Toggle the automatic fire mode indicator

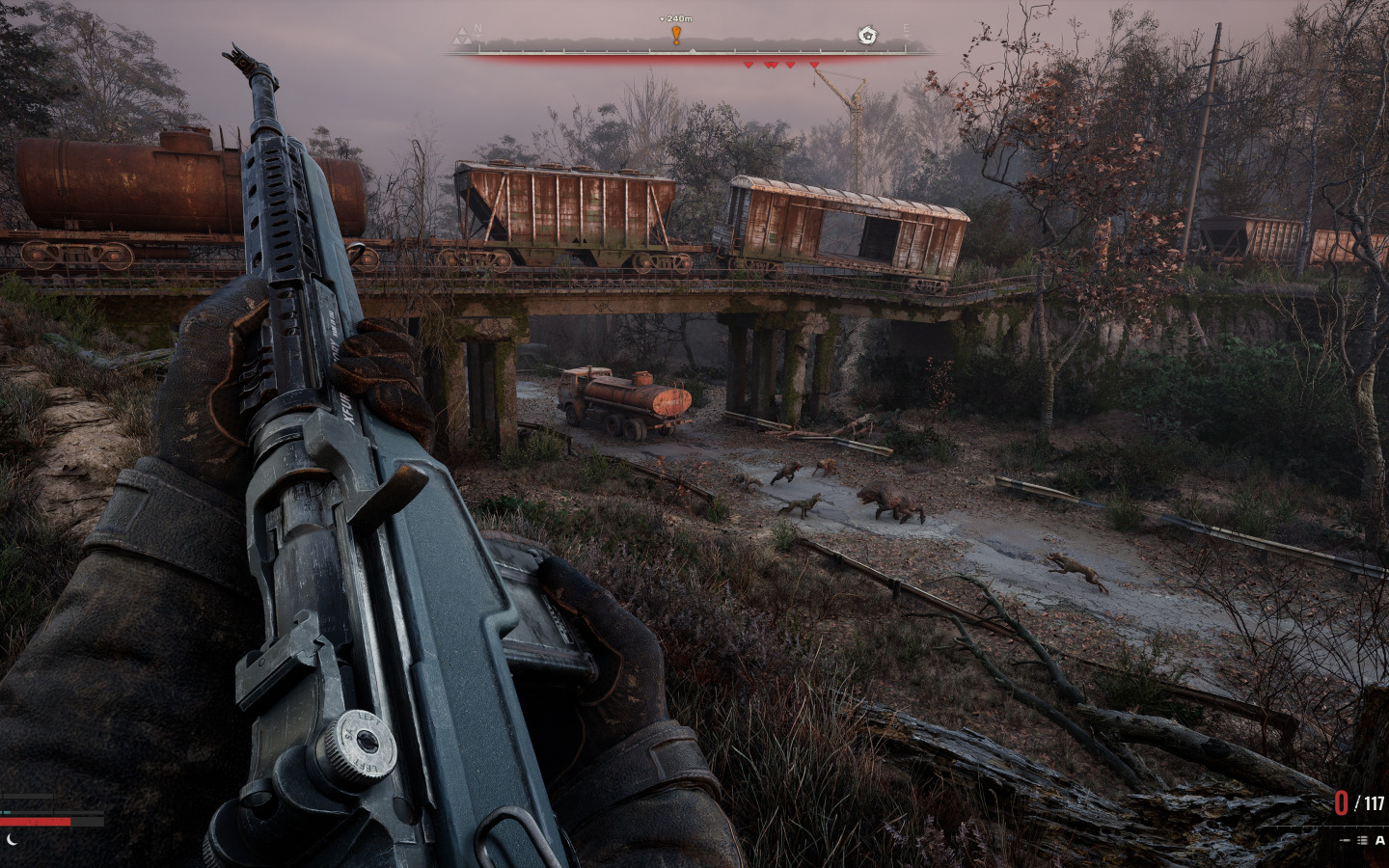tap(1379, 840)
